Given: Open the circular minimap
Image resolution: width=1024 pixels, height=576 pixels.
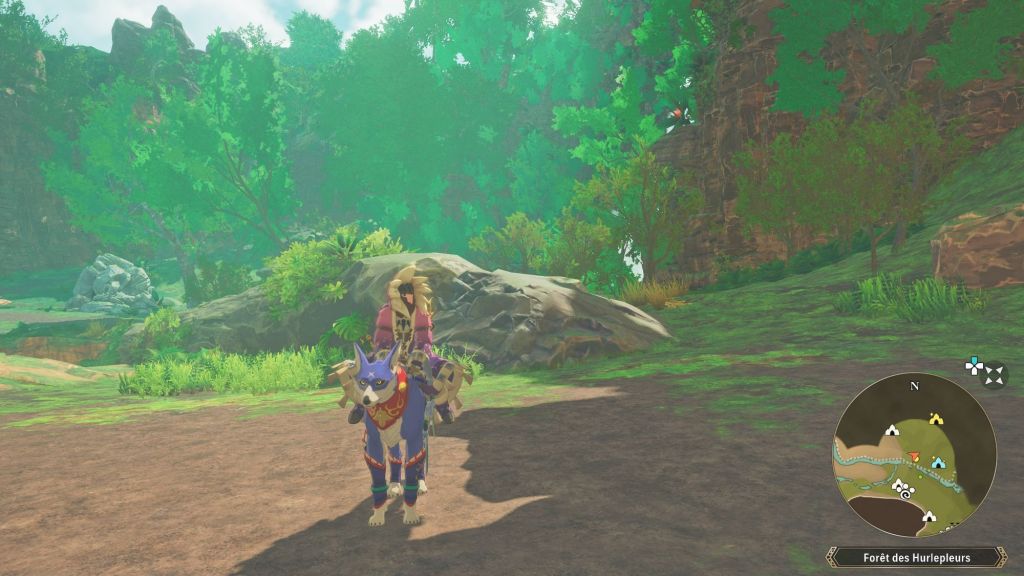Looking at the screenshot, I should tap(914, 455).
